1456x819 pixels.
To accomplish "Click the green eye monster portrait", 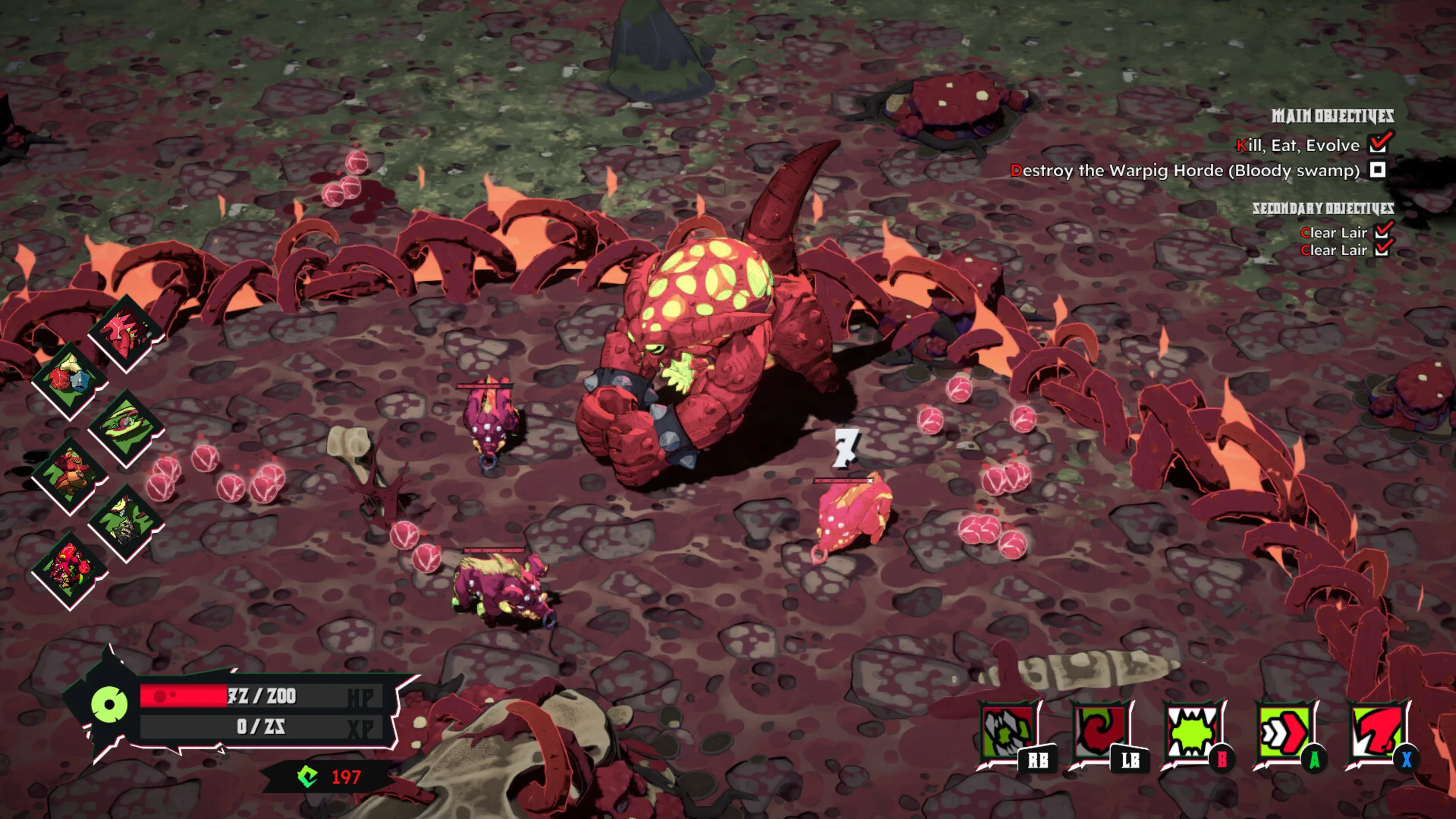I will pos(109,704).
